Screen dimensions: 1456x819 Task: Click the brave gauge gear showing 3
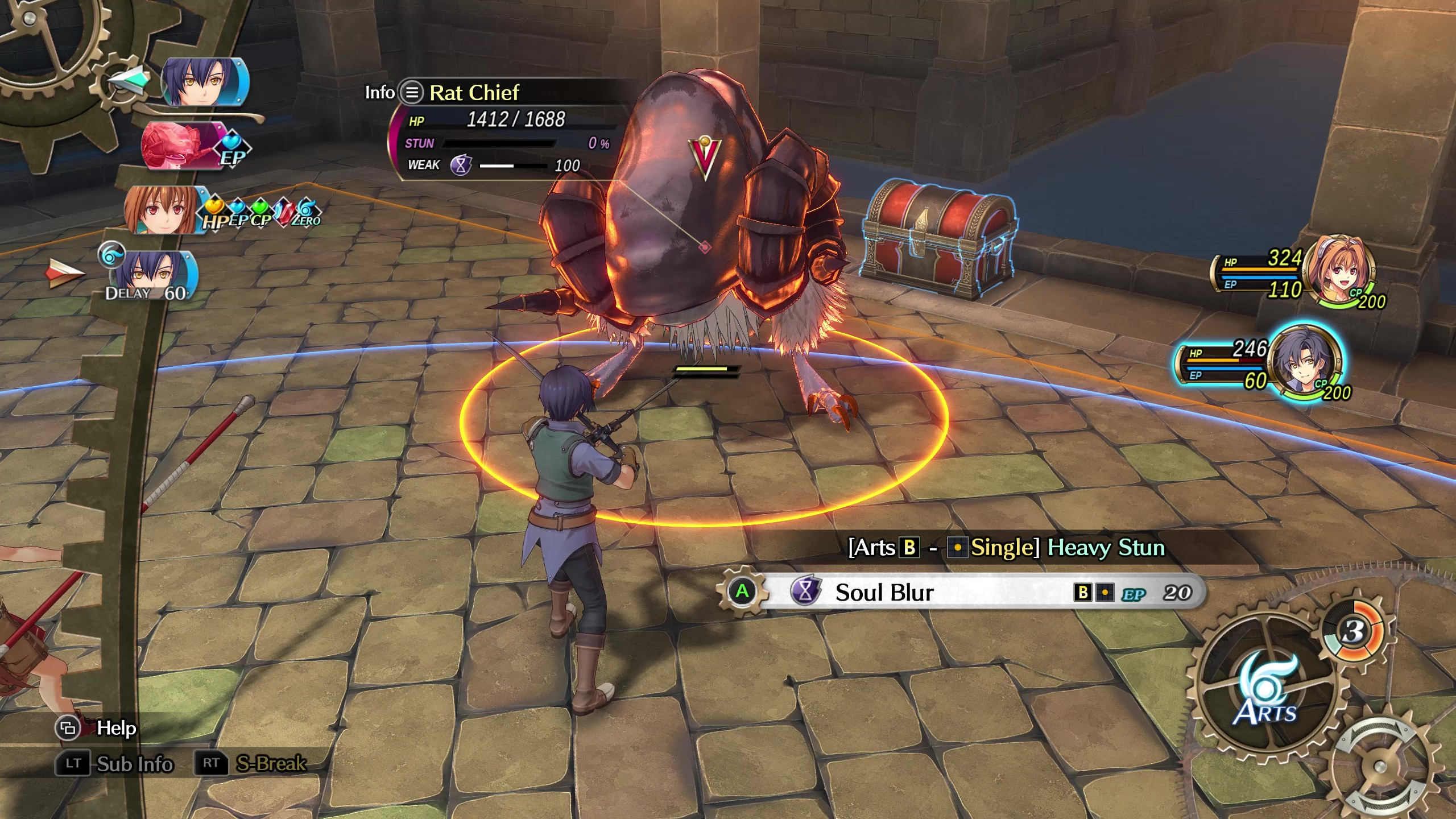click(x=1354, y=631)
